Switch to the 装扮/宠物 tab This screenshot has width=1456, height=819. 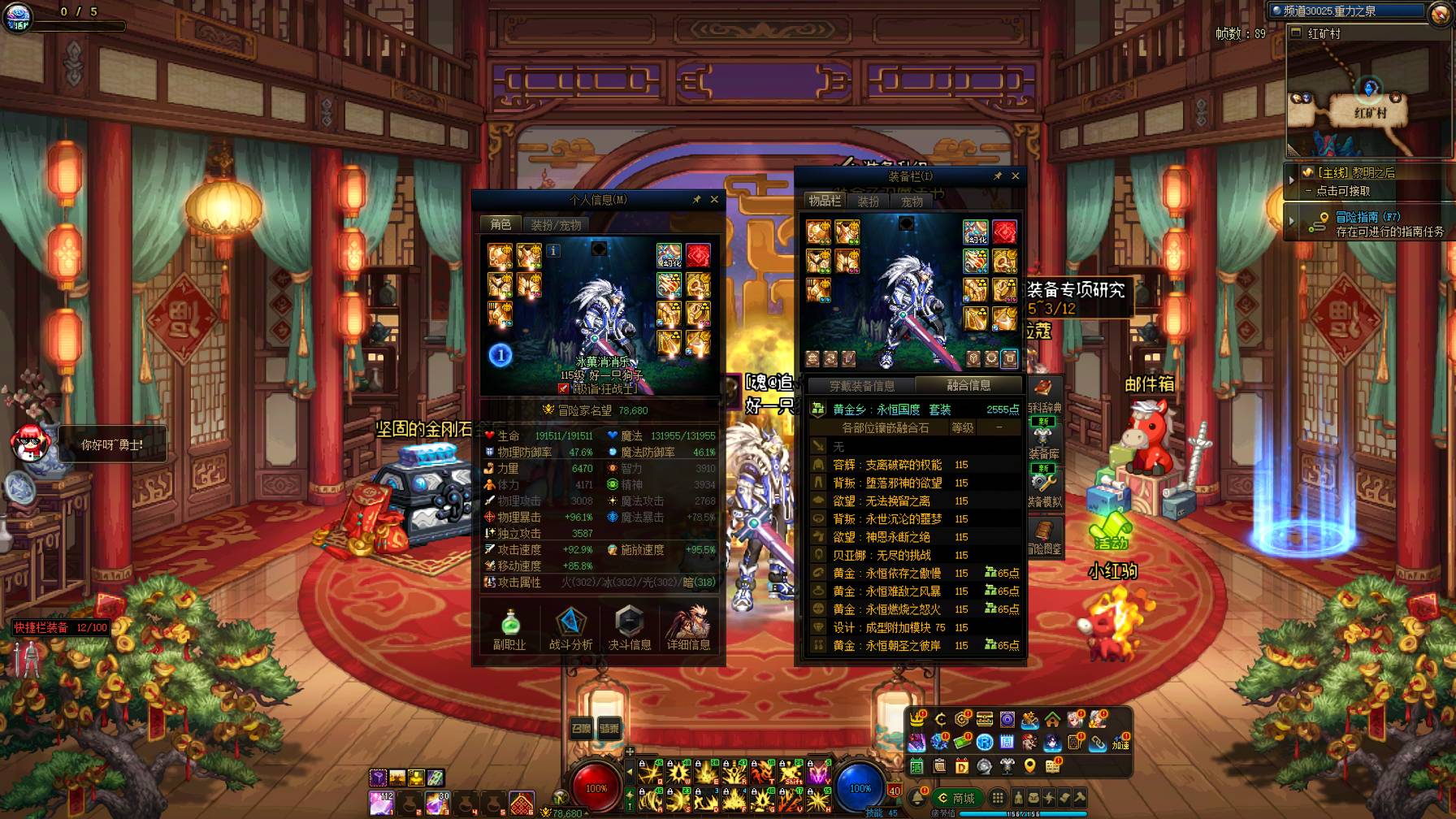click(557, 225)
